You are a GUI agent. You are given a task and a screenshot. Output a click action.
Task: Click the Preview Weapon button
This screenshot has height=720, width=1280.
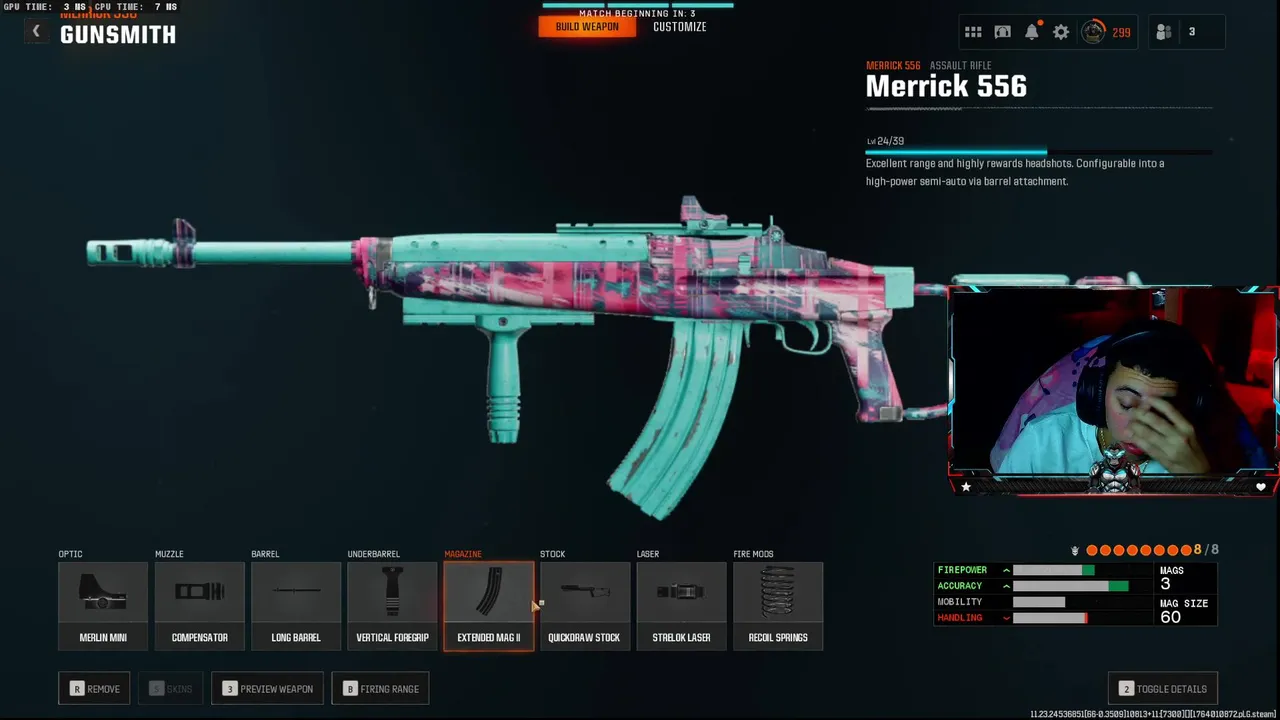[x=267, y=689]
